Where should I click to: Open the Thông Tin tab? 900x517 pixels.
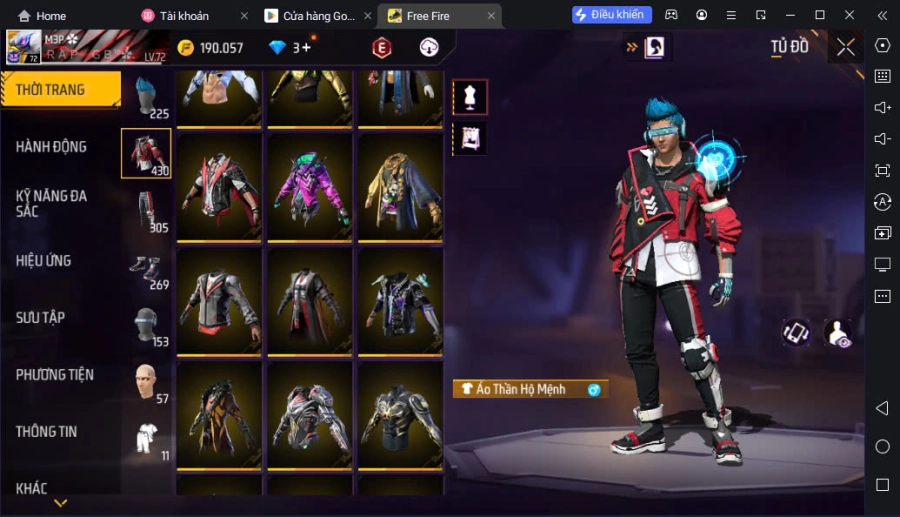point(47,432)
